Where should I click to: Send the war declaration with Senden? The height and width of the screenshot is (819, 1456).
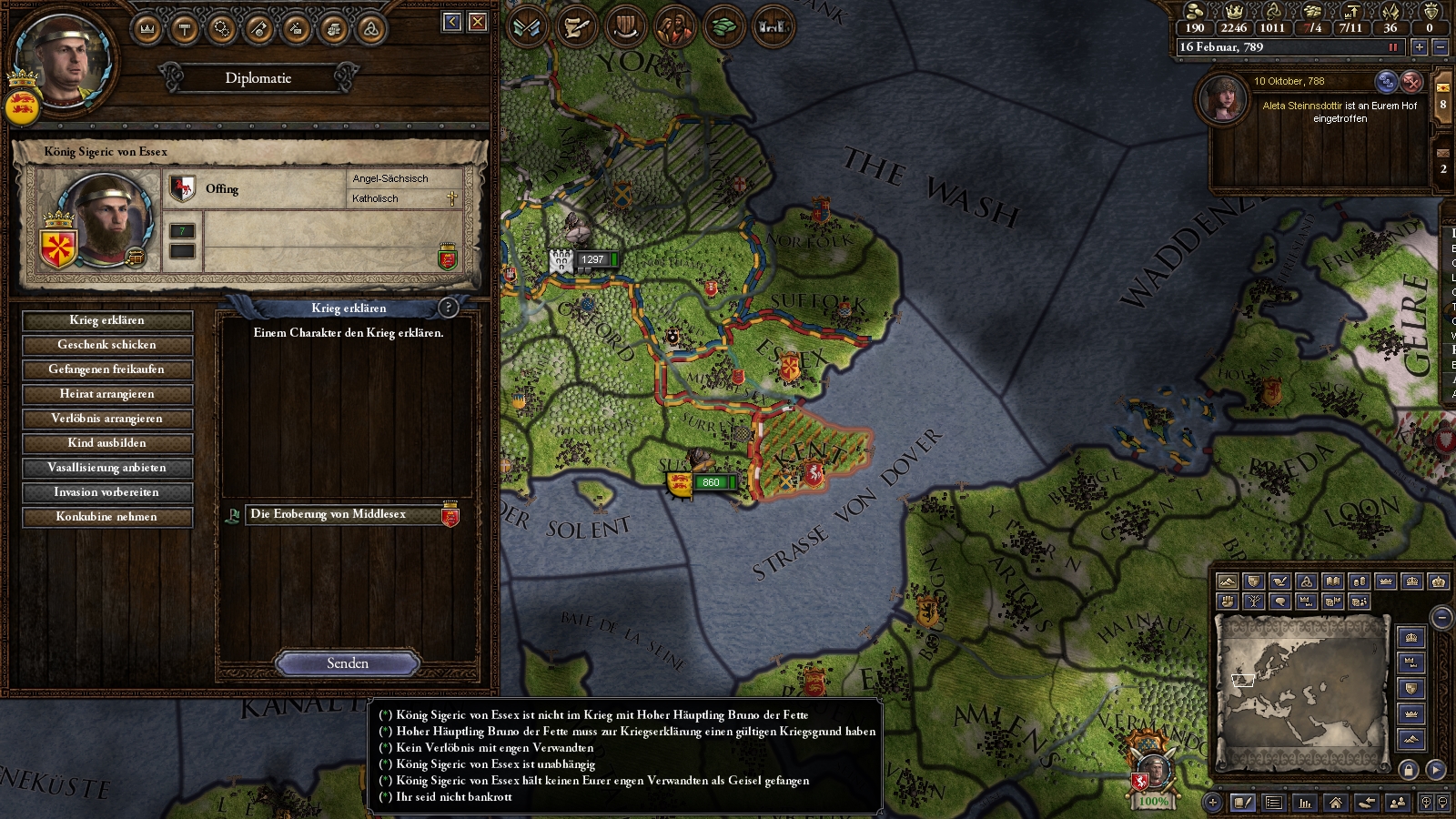click(x=347, y=663)
